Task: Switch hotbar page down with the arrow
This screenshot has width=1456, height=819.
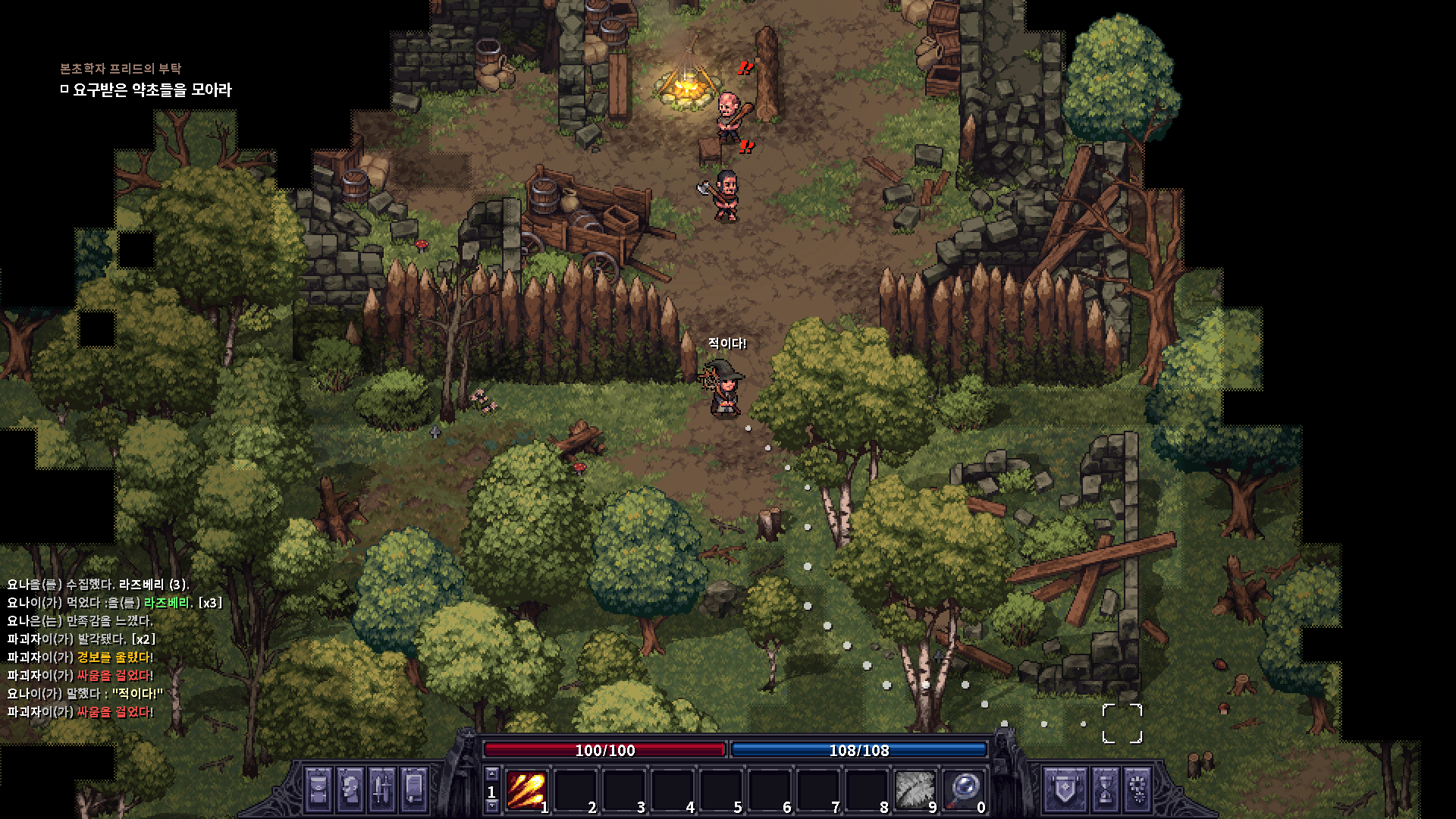Action: pyautogui.click(x=492, y=807)
